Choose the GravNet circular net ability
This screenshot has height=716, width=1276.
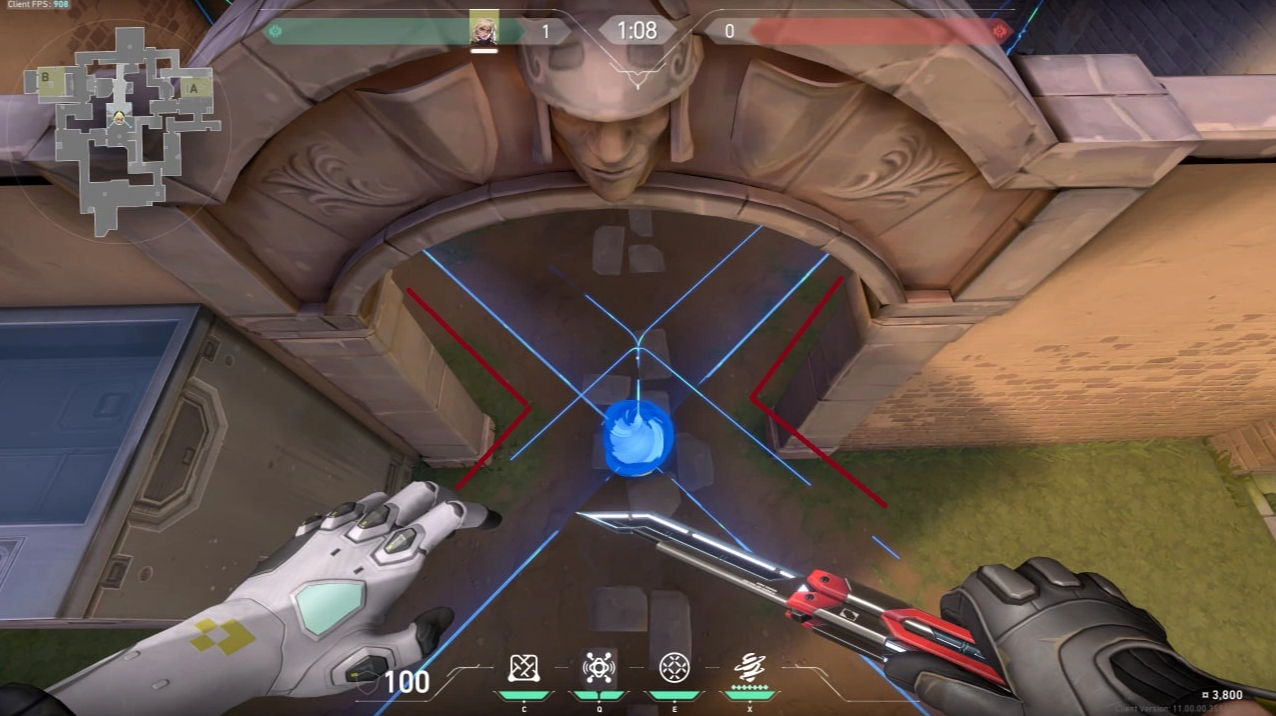pos(674,667)
